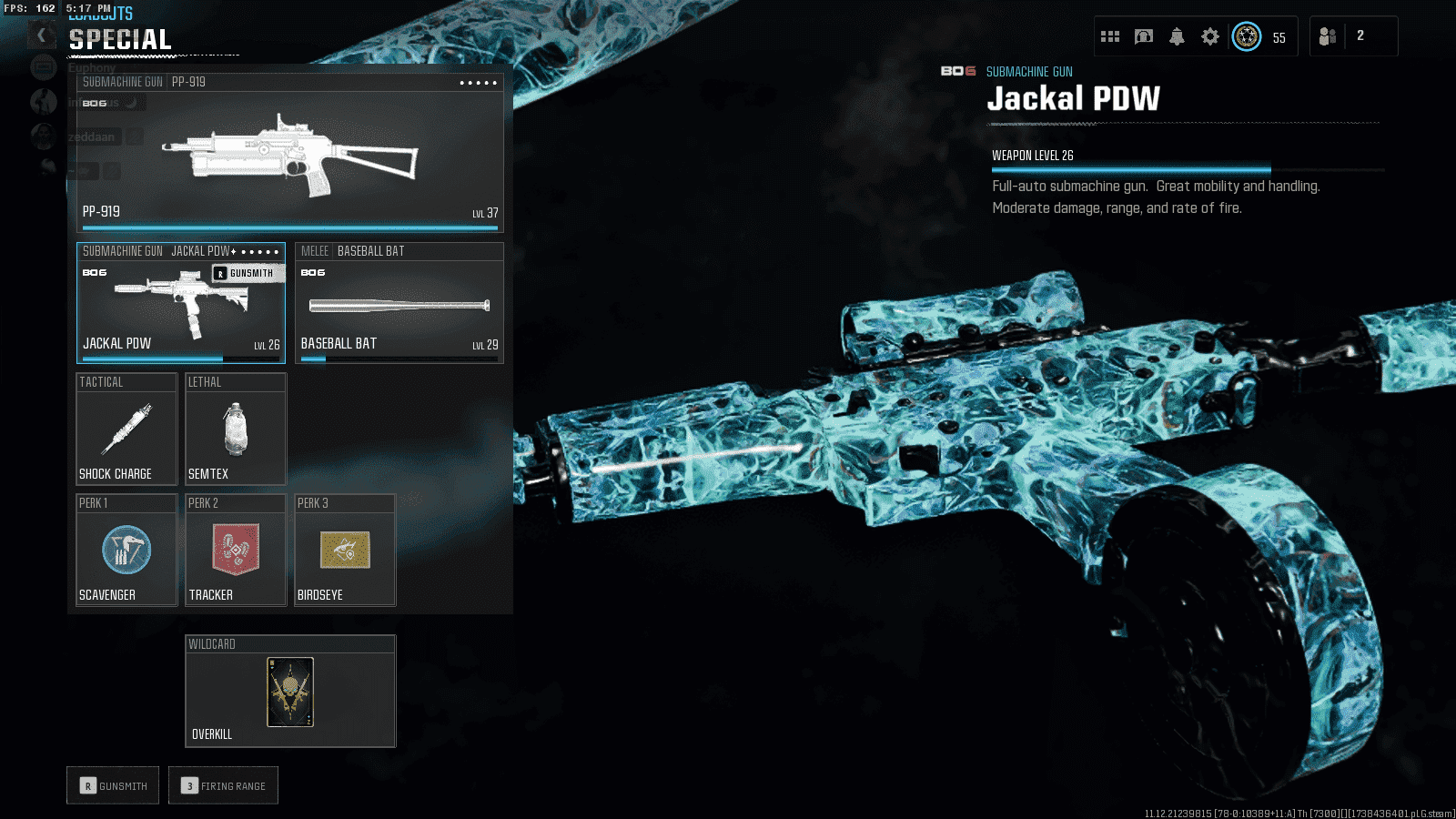
Task: Open the grid menu icon
Action: click(1110, 36)
